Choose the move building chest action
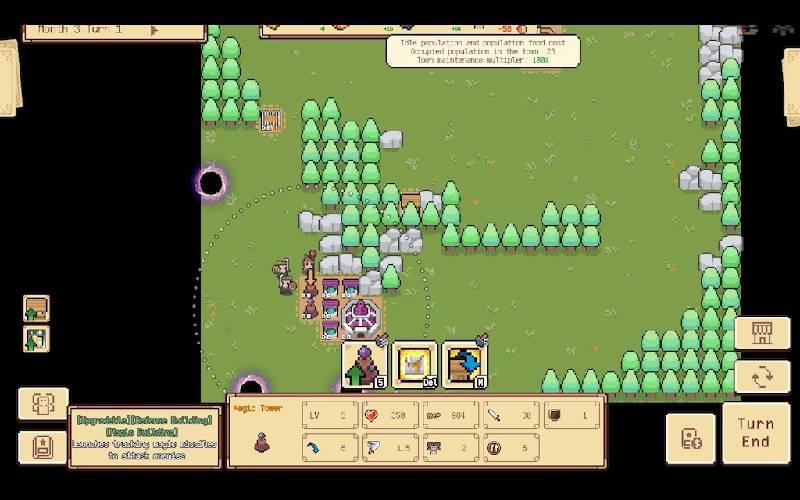The height and width of the screenshot is (500, 800). [464, 365]
